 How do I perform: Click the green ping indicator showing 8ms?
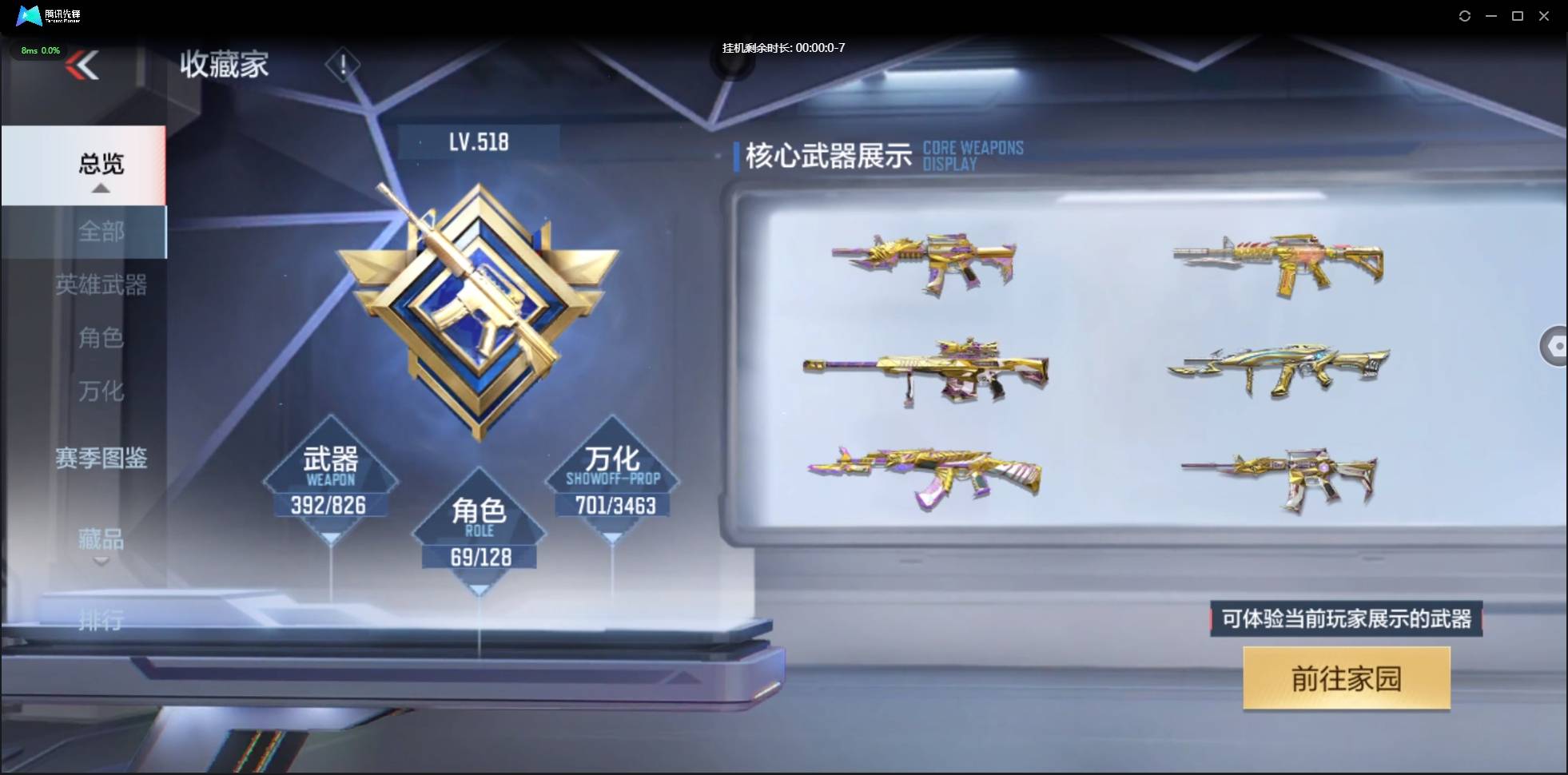tap(39, 50)
